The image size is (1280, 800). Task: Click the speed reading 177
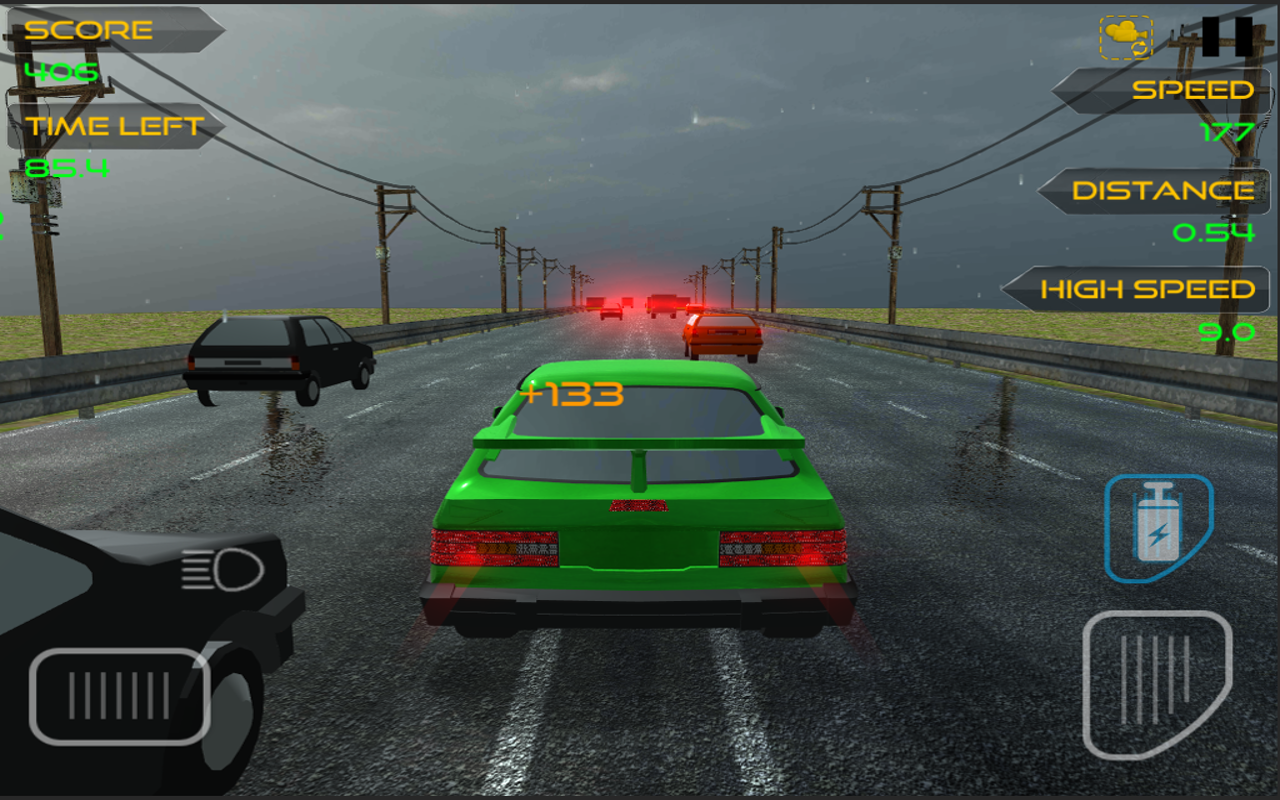coord(1226,130)
